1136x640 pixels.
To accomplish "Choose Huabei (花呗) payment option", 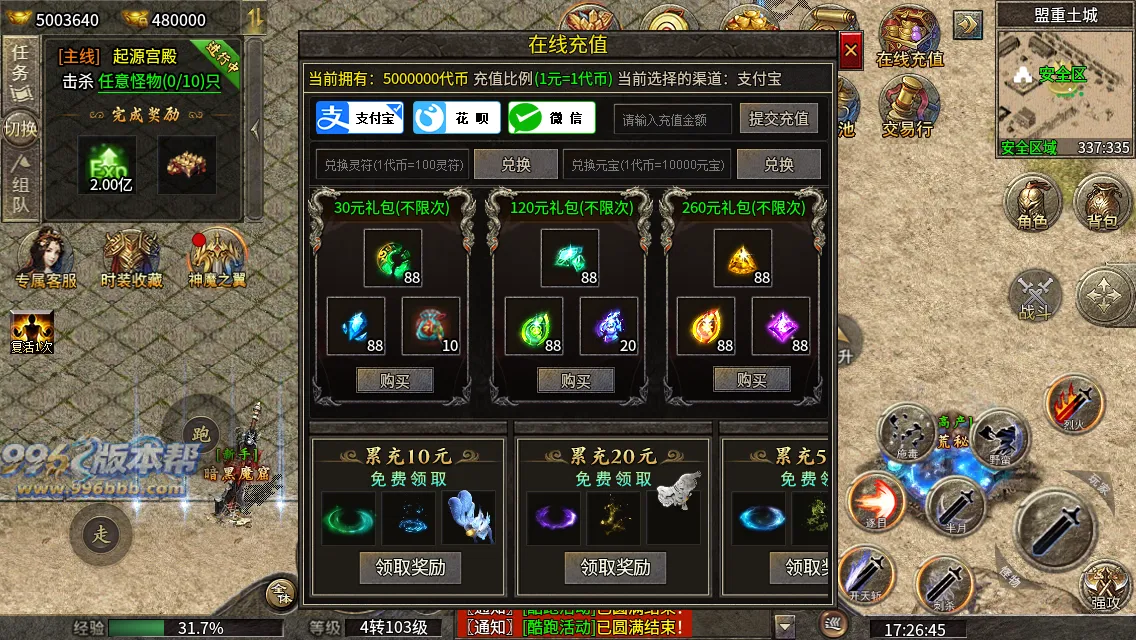I will pyautogui.click(x=455, y=118).
